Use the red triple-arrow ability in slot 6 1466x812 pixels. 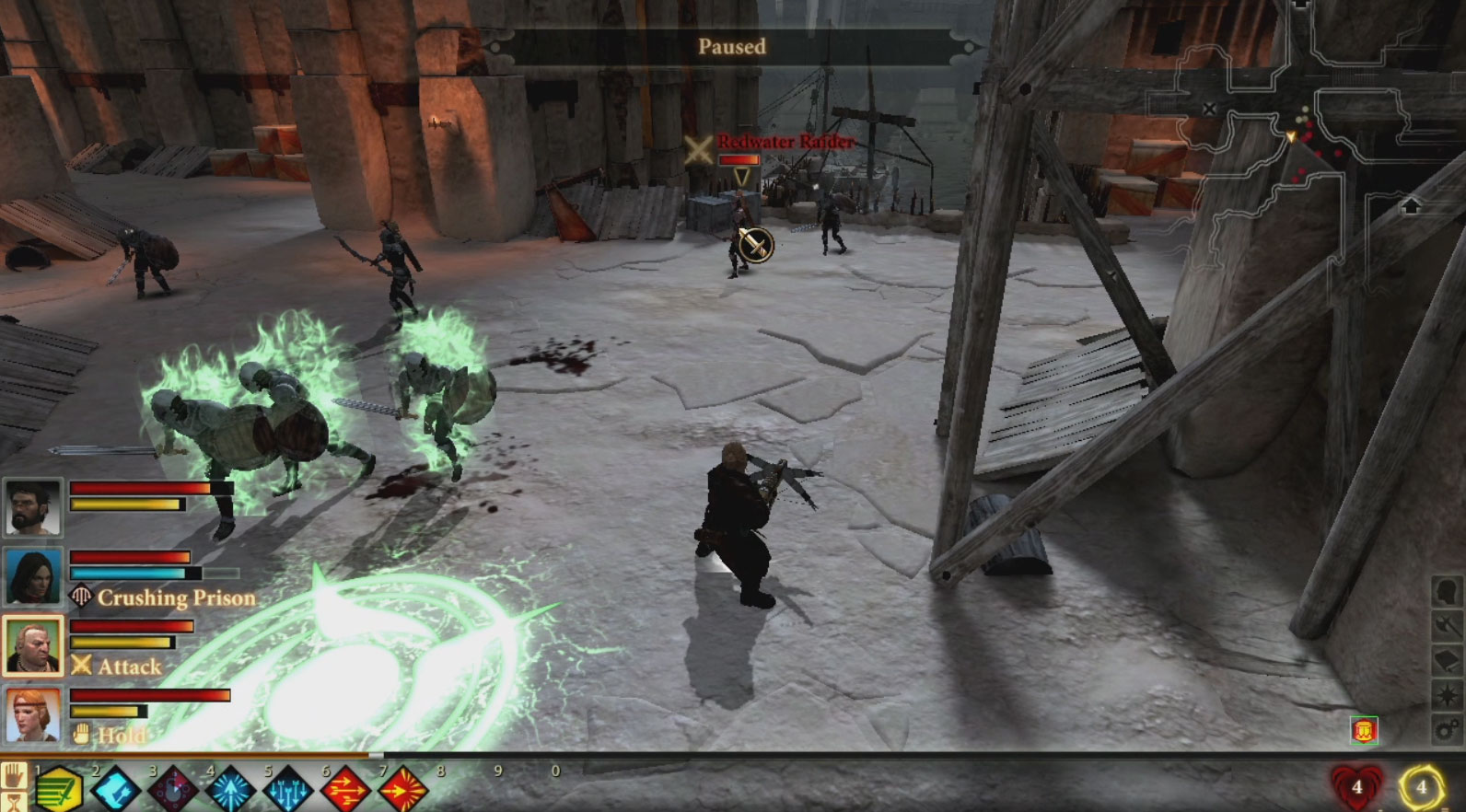click(345, 790)
